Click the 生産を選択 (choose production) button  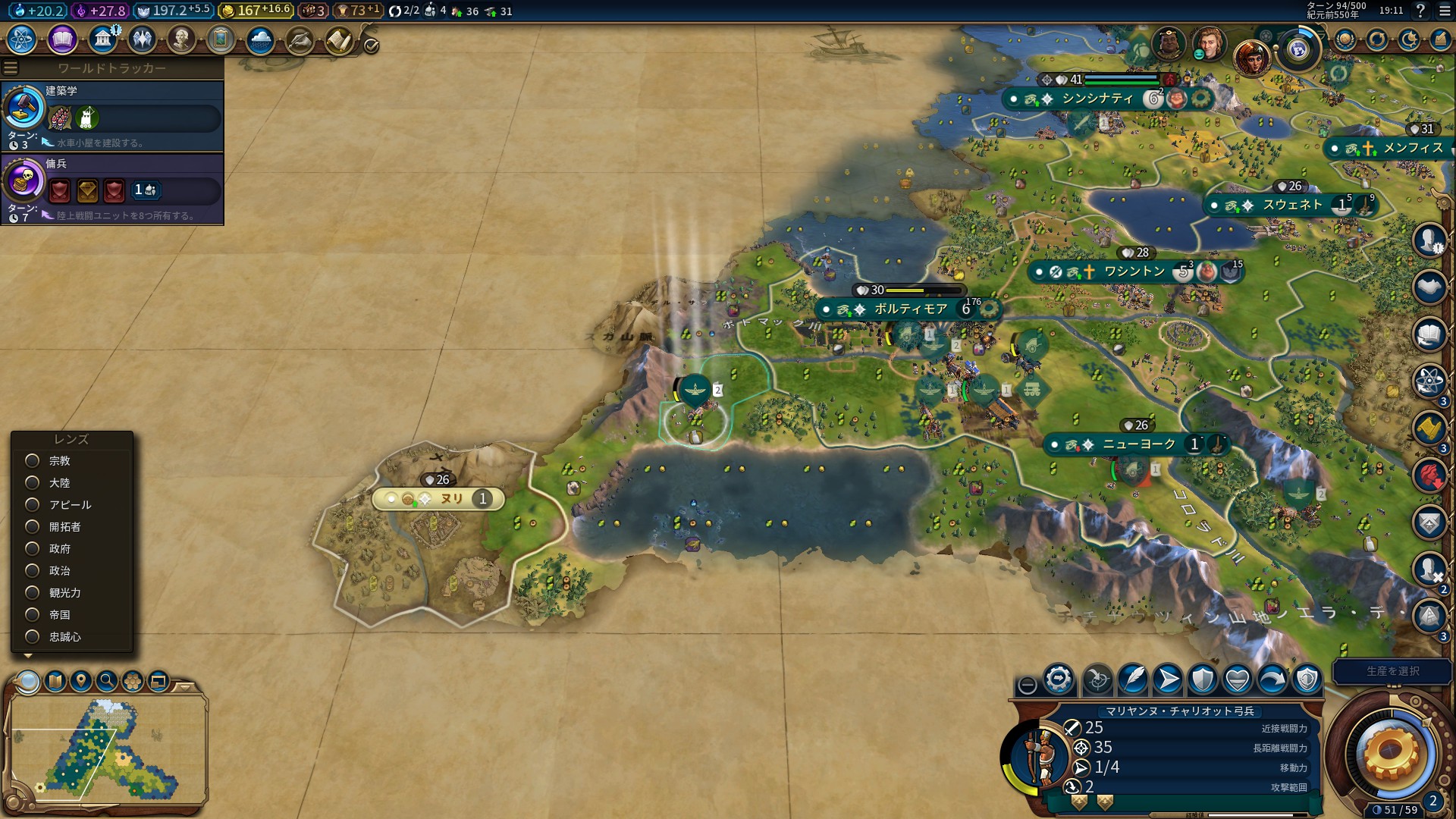[x=1392, y=671]
